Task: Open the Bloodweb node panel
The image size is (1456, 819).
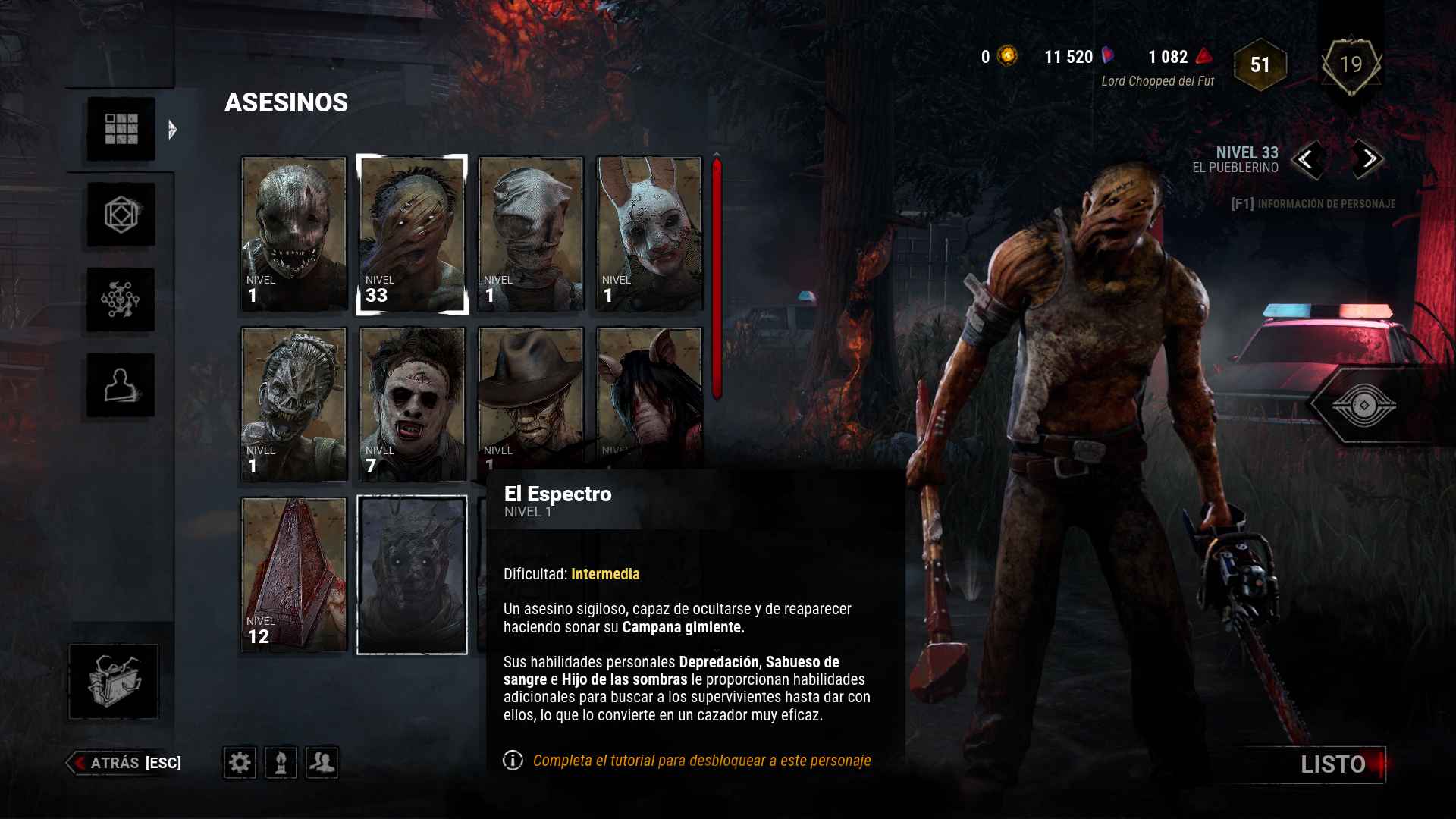Action: pyautogui.click(x=120, y=300)
